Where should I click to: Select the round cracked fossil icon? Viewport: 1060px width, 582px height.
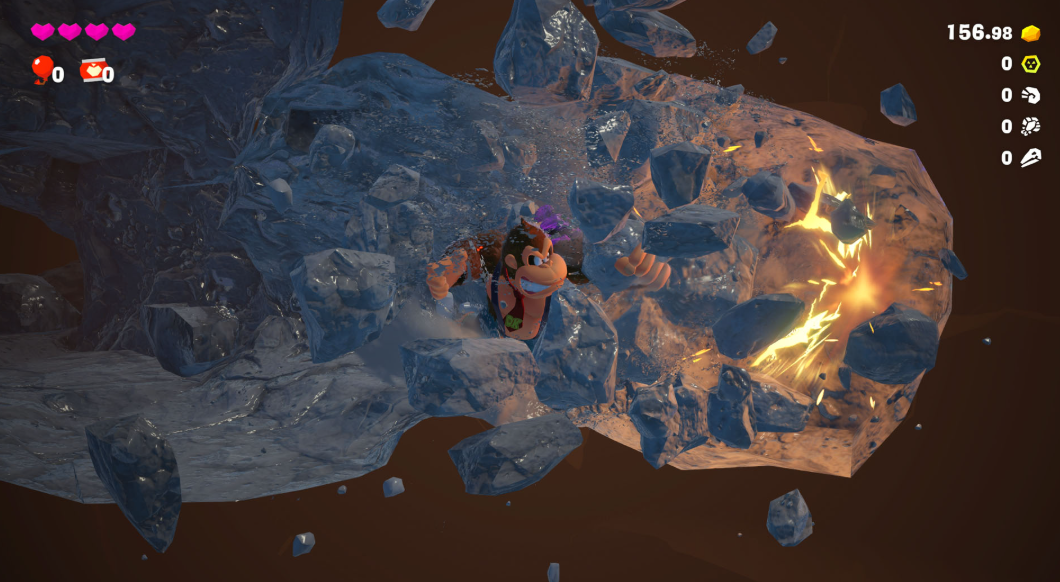pyautogui.click(x=1030, y=126)
